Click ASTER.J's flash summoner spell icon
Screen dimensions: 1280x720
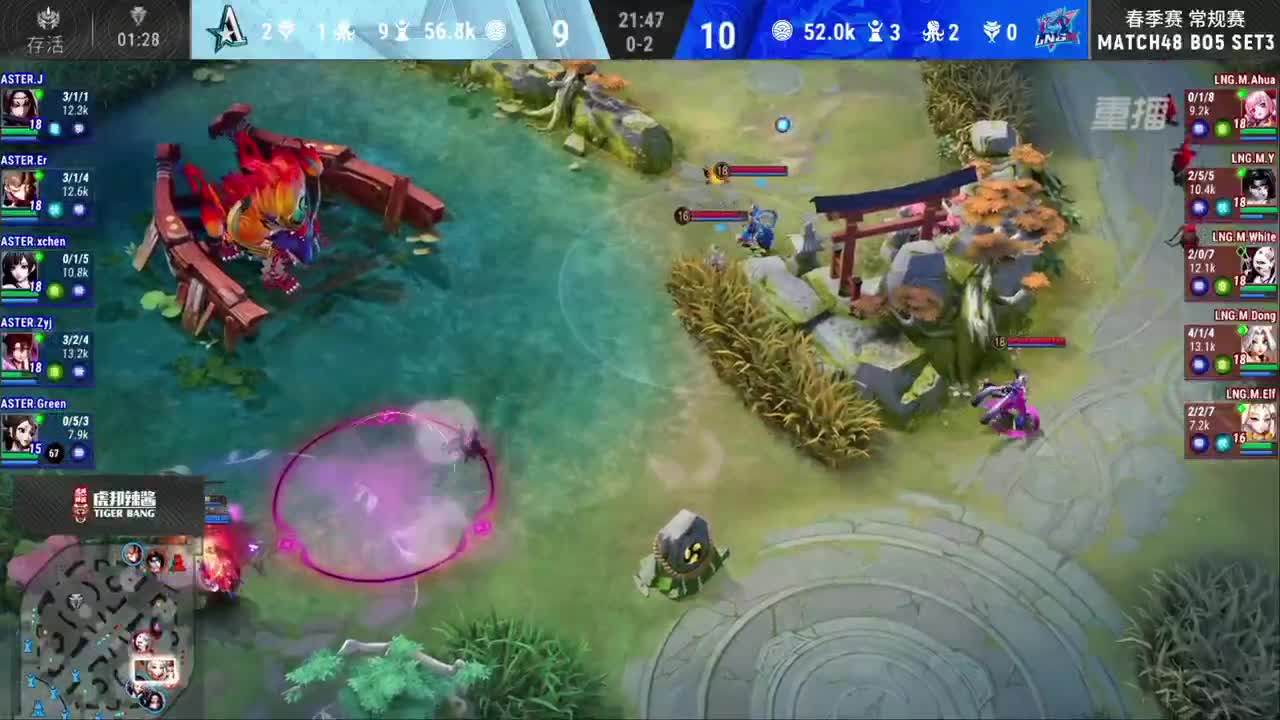79,127
